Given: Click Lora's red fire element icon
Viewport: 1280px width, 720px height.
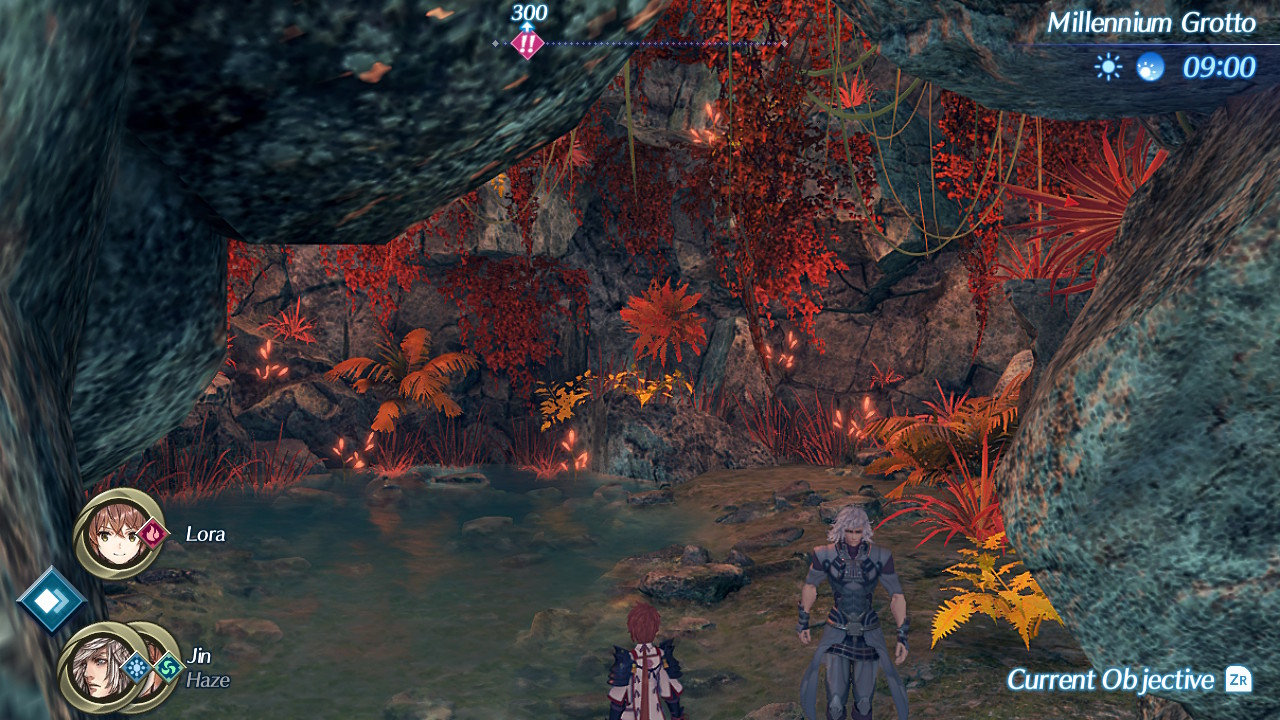Looking at the screenshot, I should pos(153,534).
